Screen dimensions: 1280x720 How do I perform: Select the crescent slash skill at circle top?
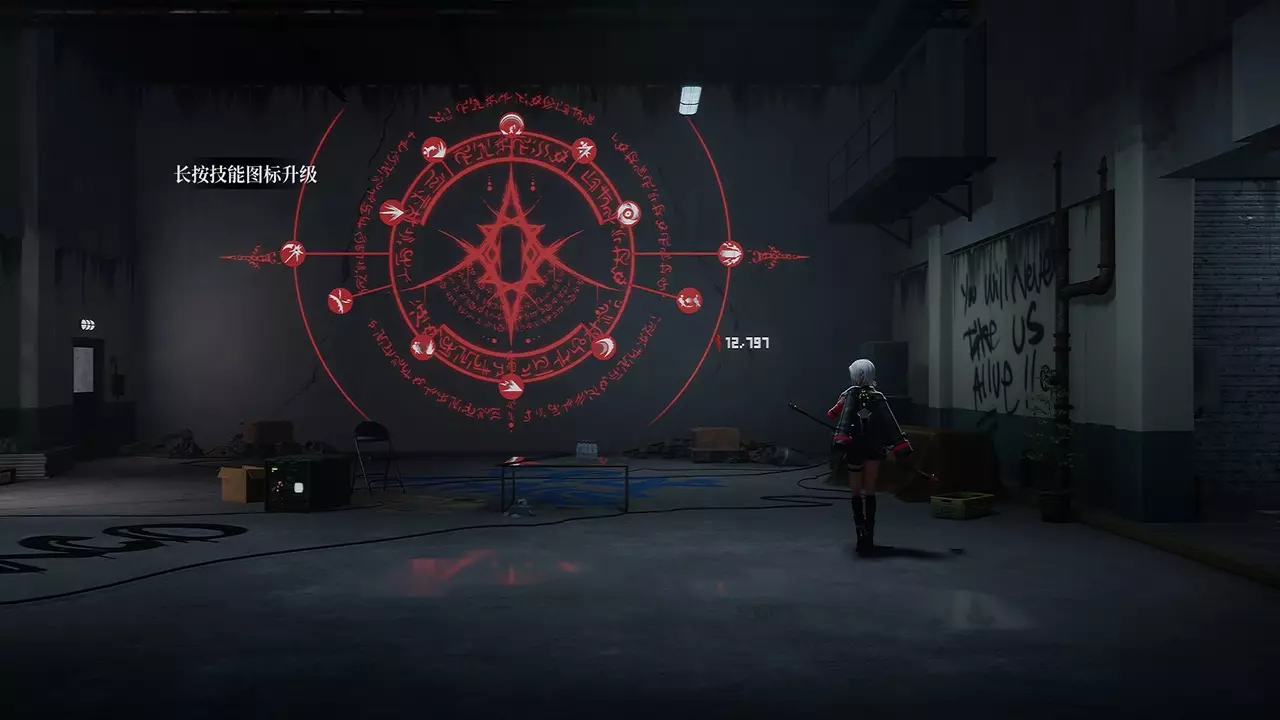pos(512,123)
